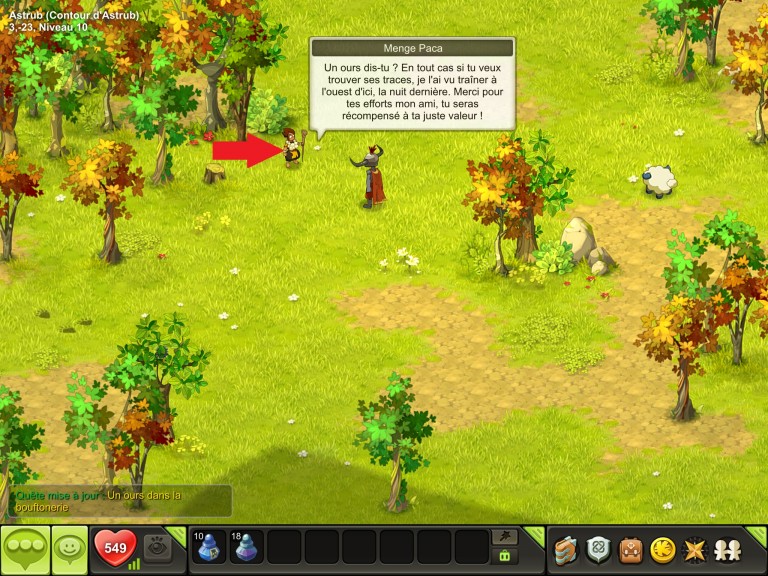Click the quest update notification message
This screenshot has width=768, height=576.
[121, 501]
